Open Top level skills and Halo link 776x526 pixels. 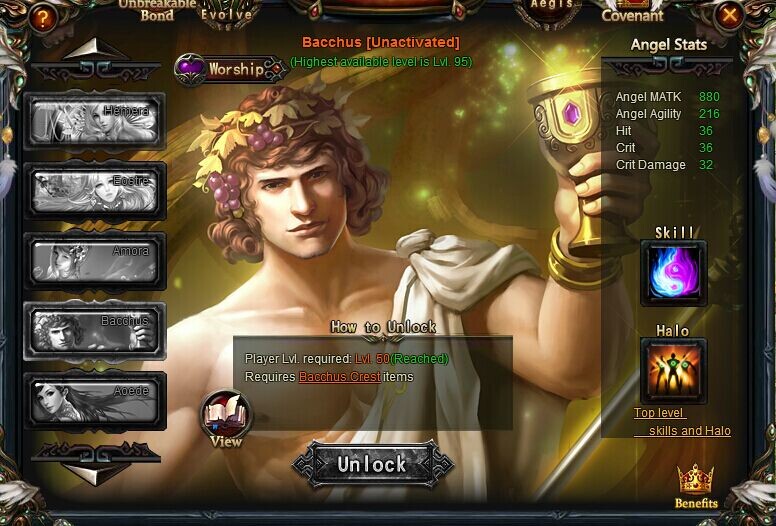point(682,422)
